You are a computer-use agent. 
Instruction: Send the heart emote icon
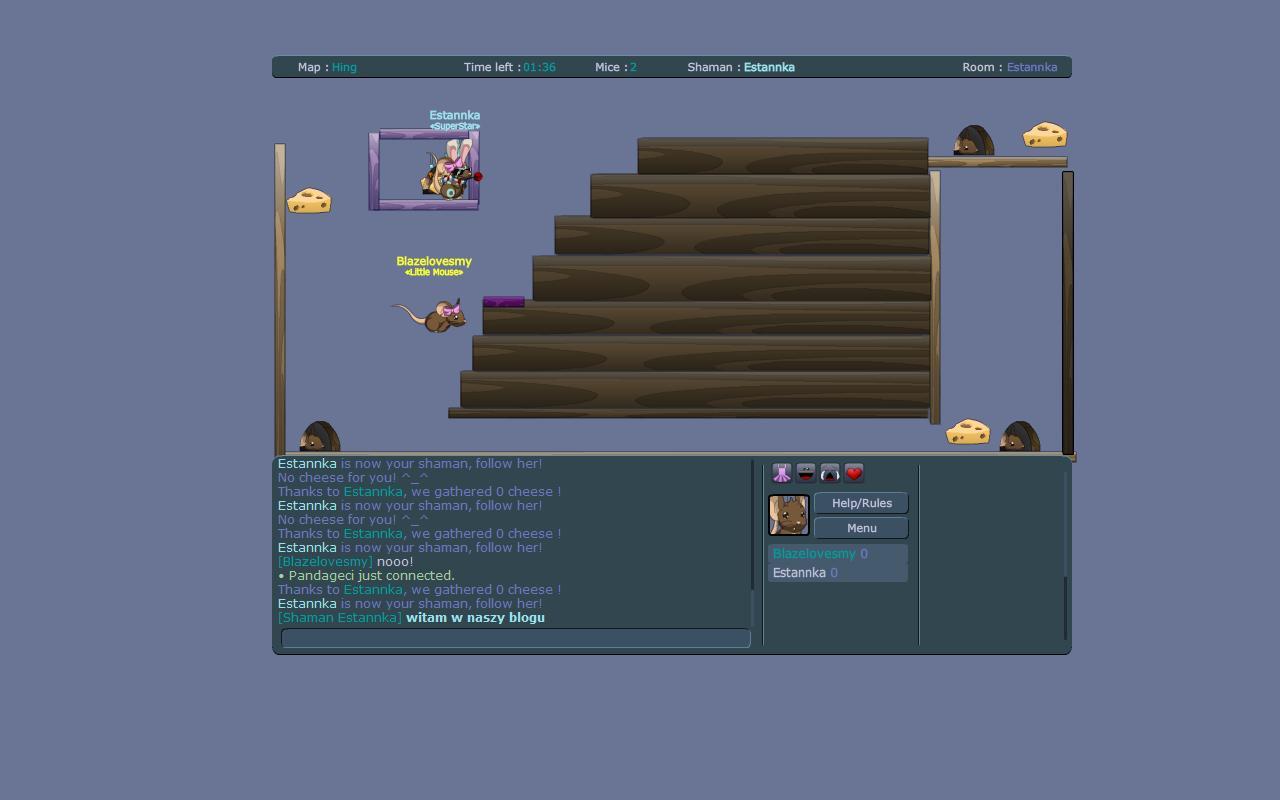tap(853, 472)
